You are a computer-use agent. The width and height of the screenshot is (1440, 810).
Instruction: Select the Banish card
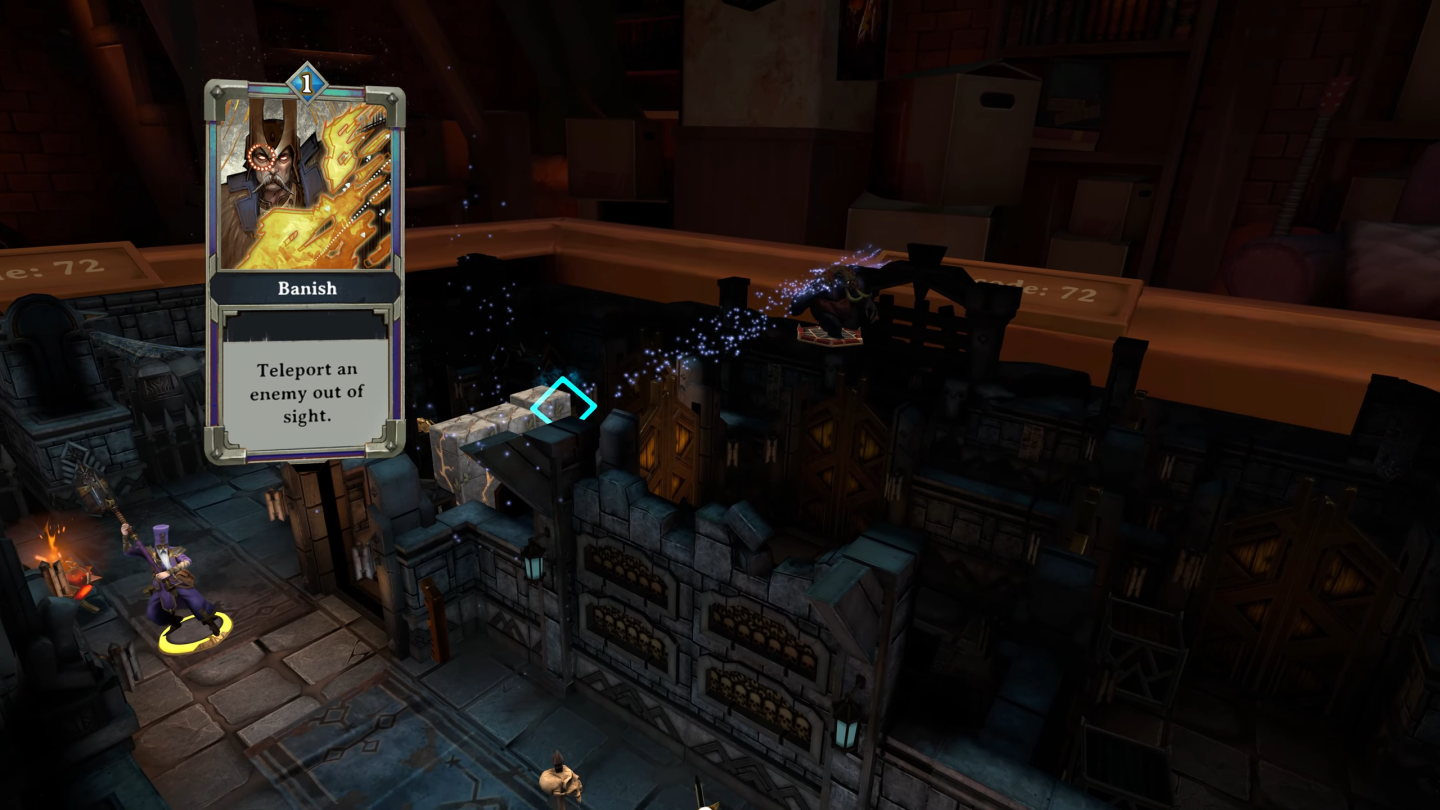305,270
